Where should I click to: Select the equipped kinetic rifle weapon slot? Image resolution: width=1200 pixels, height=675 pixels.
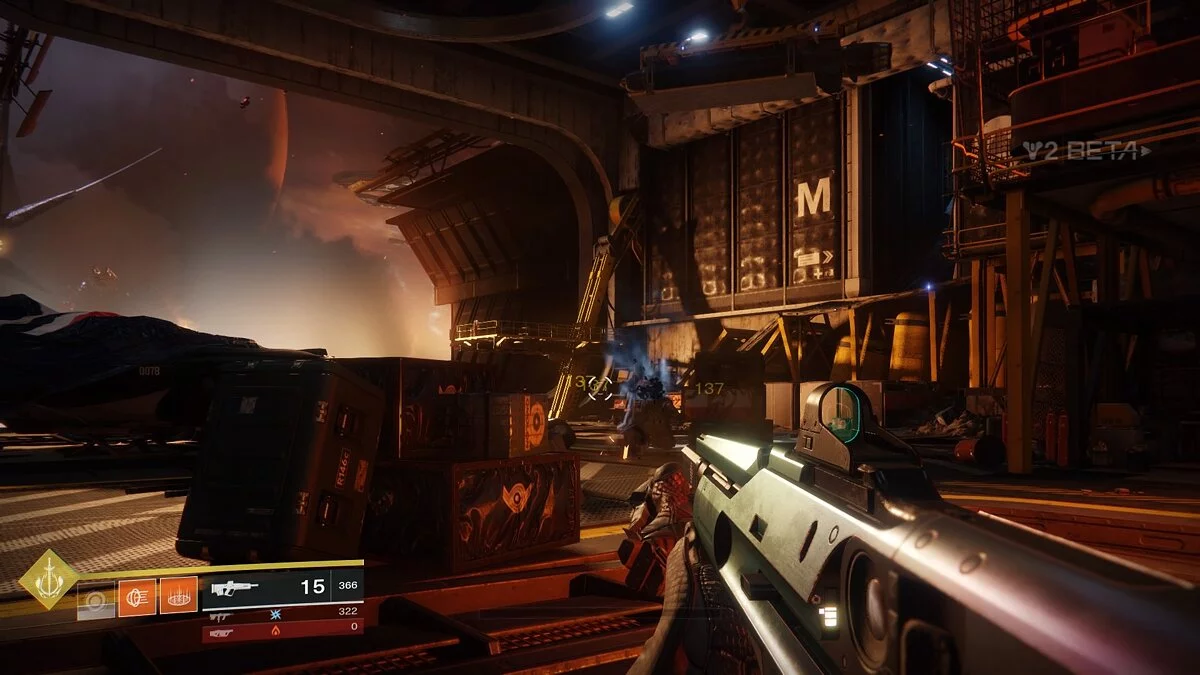click(x=282, y=589)
